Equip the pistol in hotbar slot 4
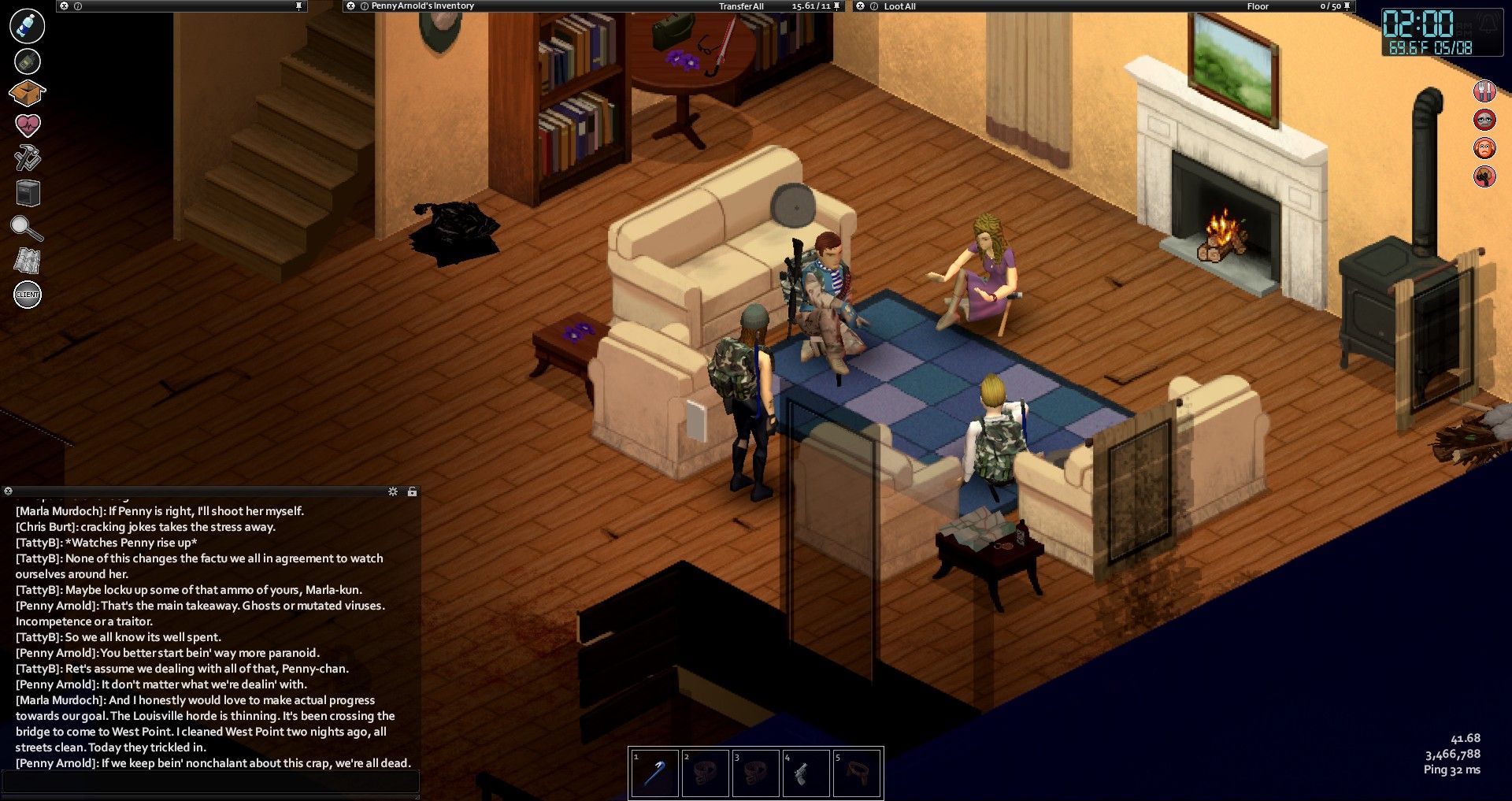The height and width of the screenshot is (801, 1512). [806, 773]
